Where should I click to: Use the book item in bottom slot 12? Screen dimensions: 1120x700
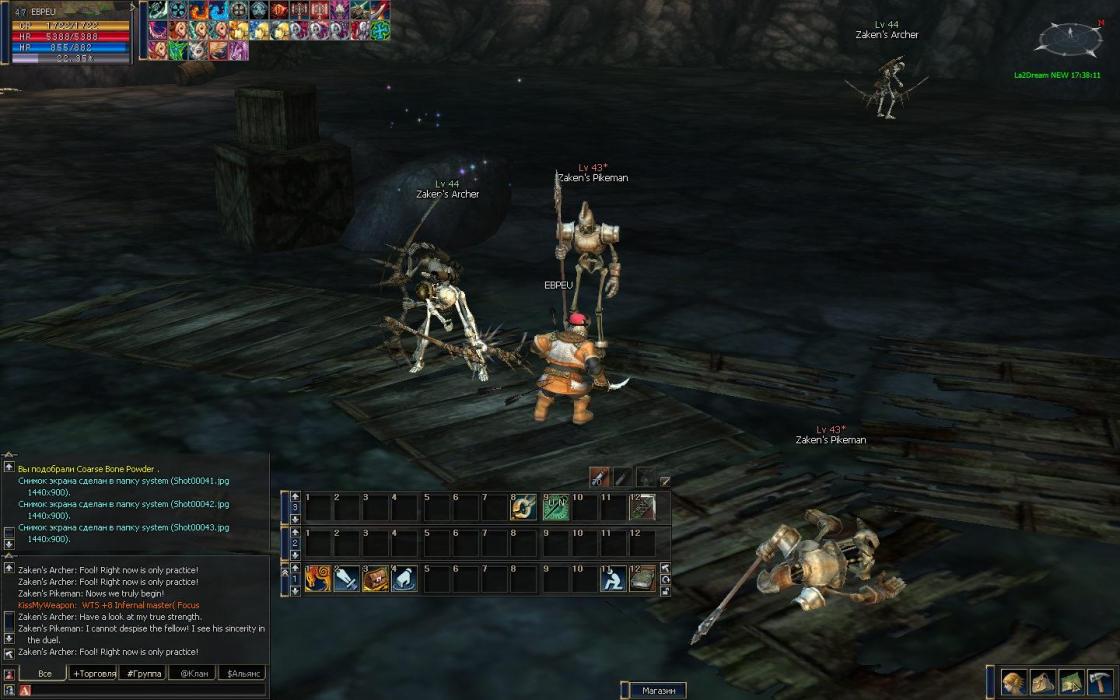coord(642,578)
